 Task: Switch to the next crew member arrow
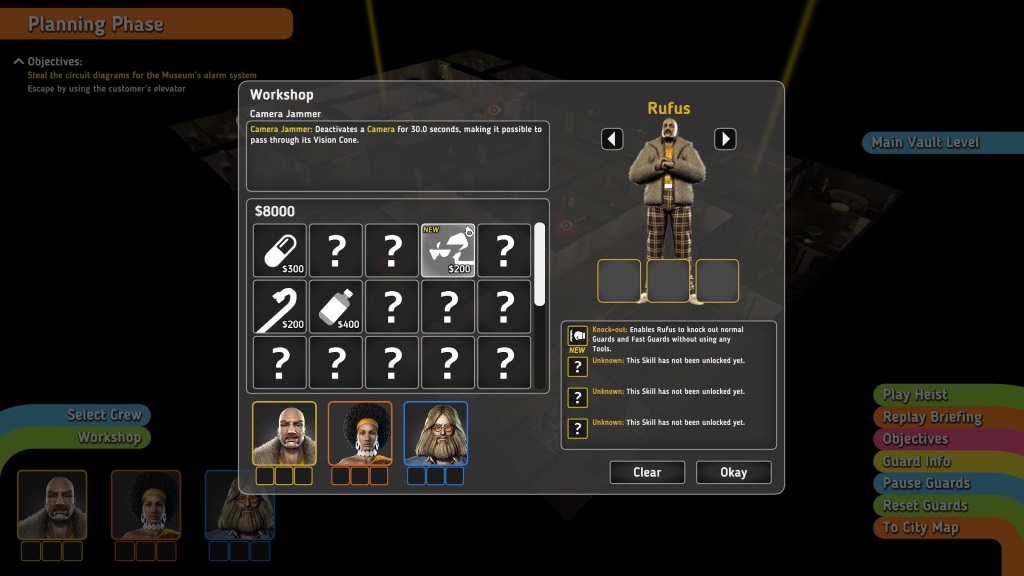point(725,139)
